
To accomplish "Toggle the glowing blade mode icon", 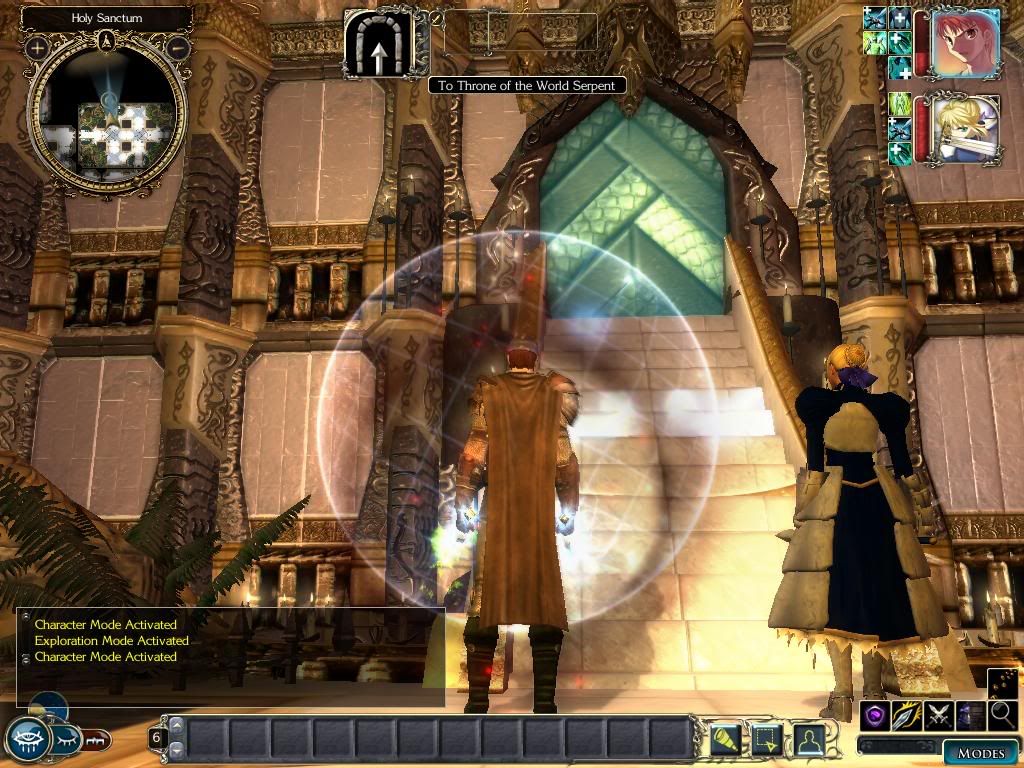I will (x=906, y=715).
